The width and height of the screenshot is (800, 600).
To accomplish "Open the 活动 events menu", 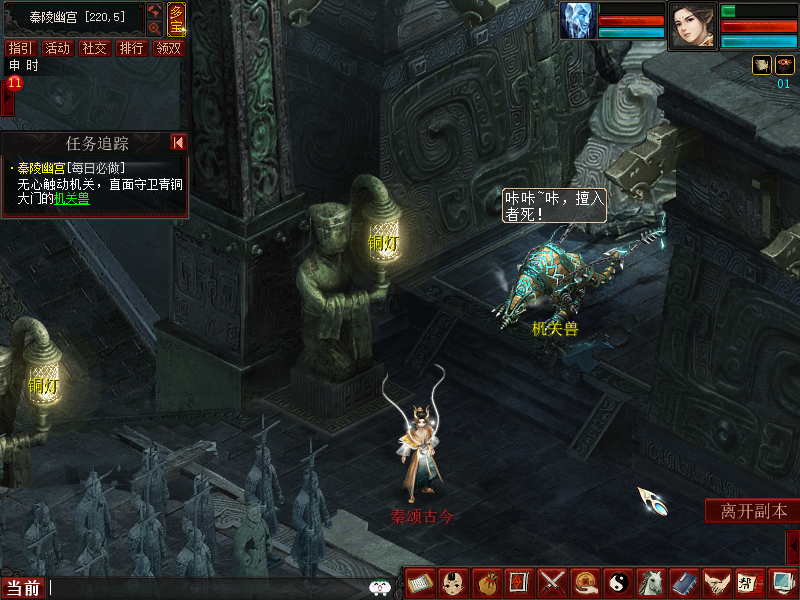I will 57,48.
